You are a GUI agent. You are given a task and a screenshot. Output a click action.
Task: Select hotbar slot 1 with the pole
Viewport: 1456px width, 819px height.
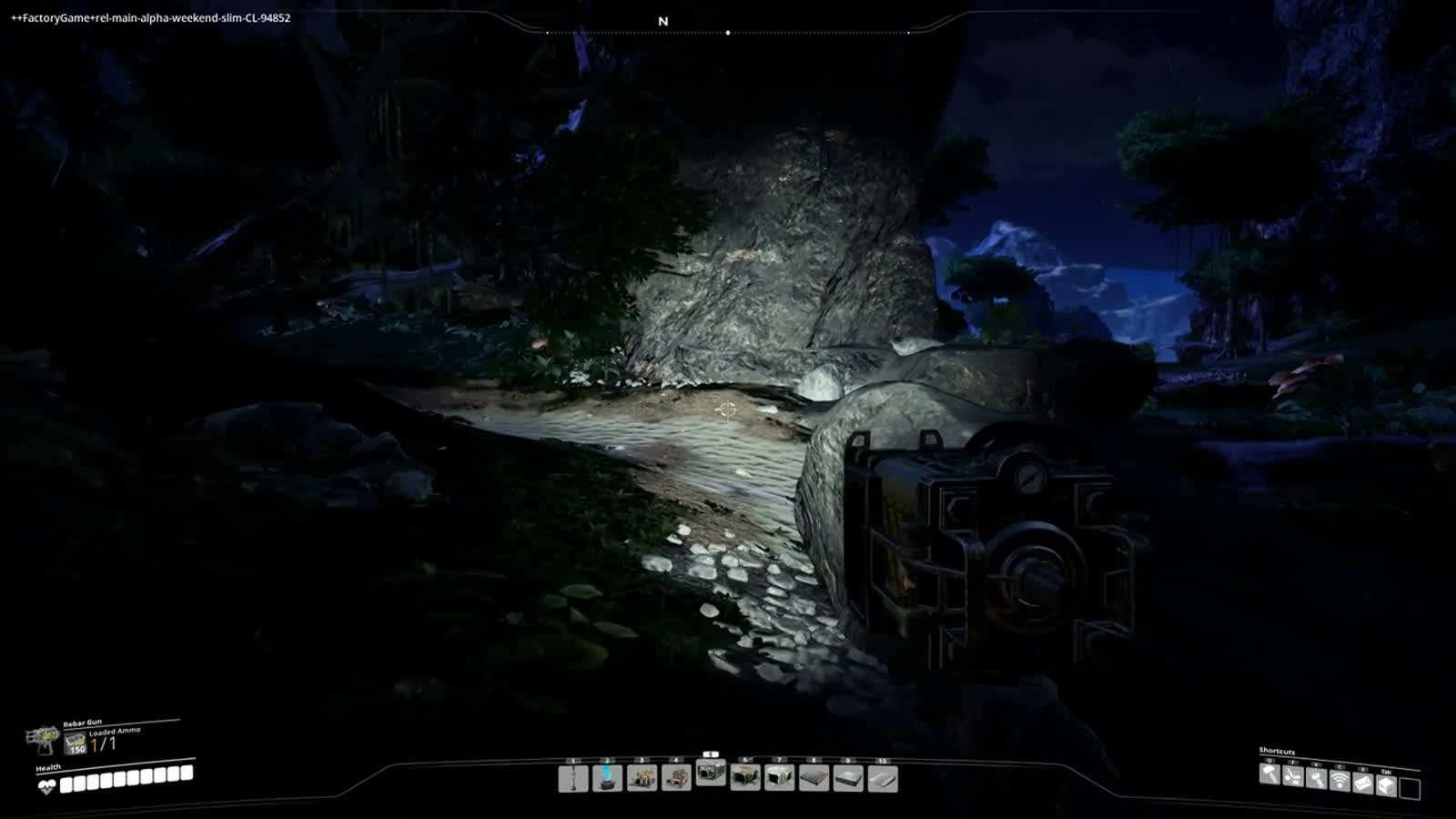573,779
